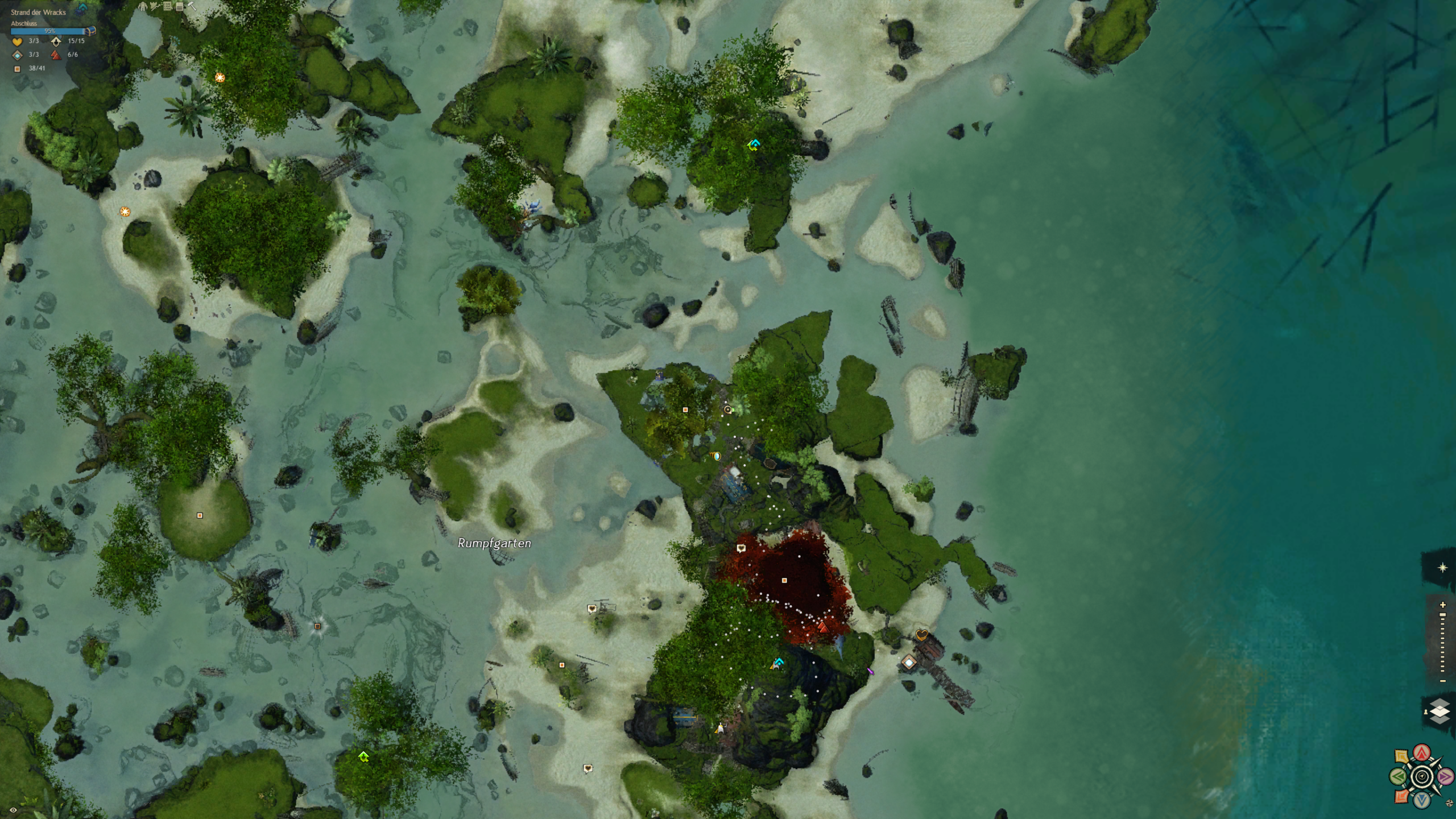Click the blue map completion reward chest

pos(90,31)
